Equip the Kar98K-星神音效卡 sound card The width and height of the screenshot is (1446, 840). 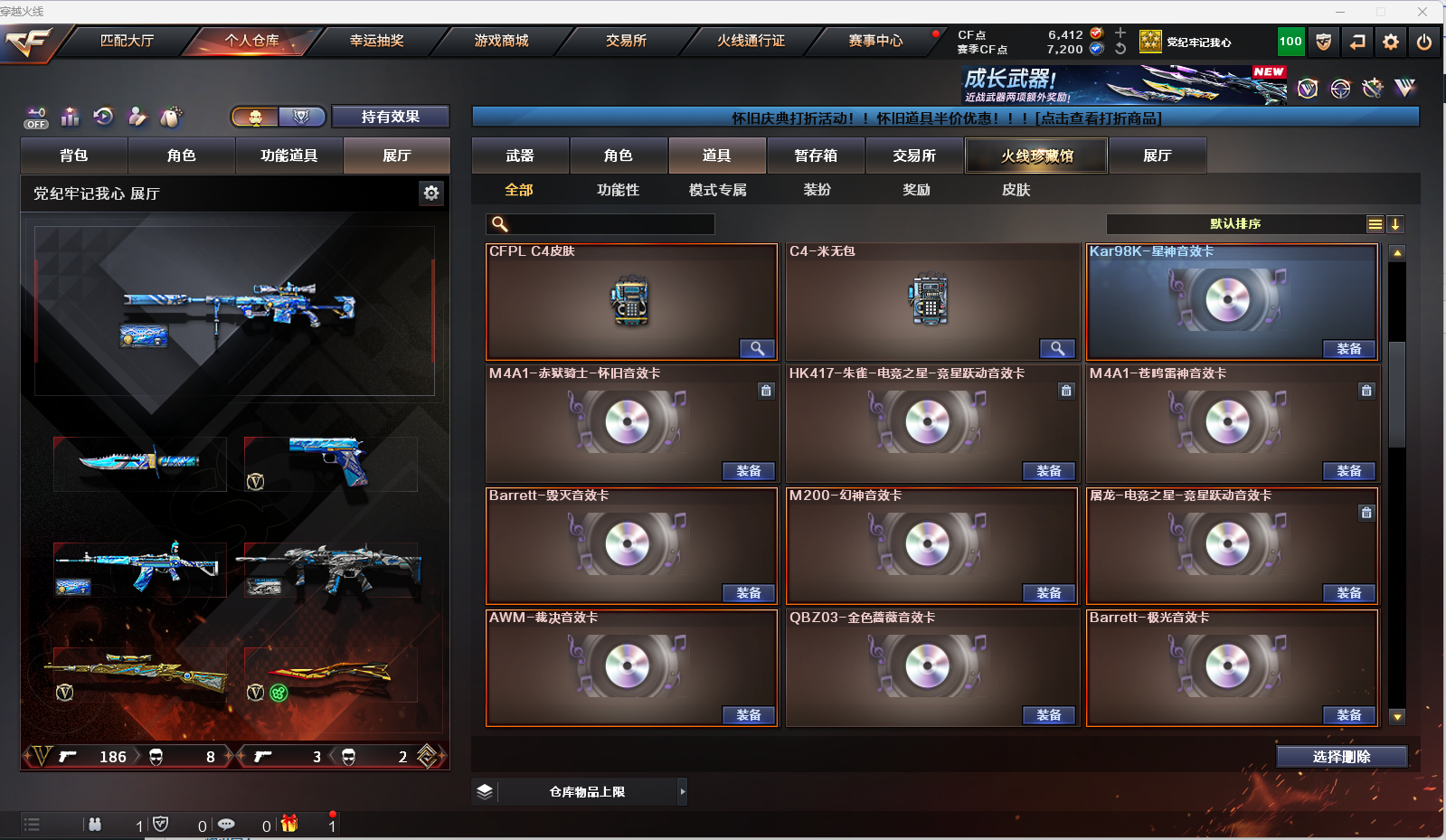coord(1348,349)
